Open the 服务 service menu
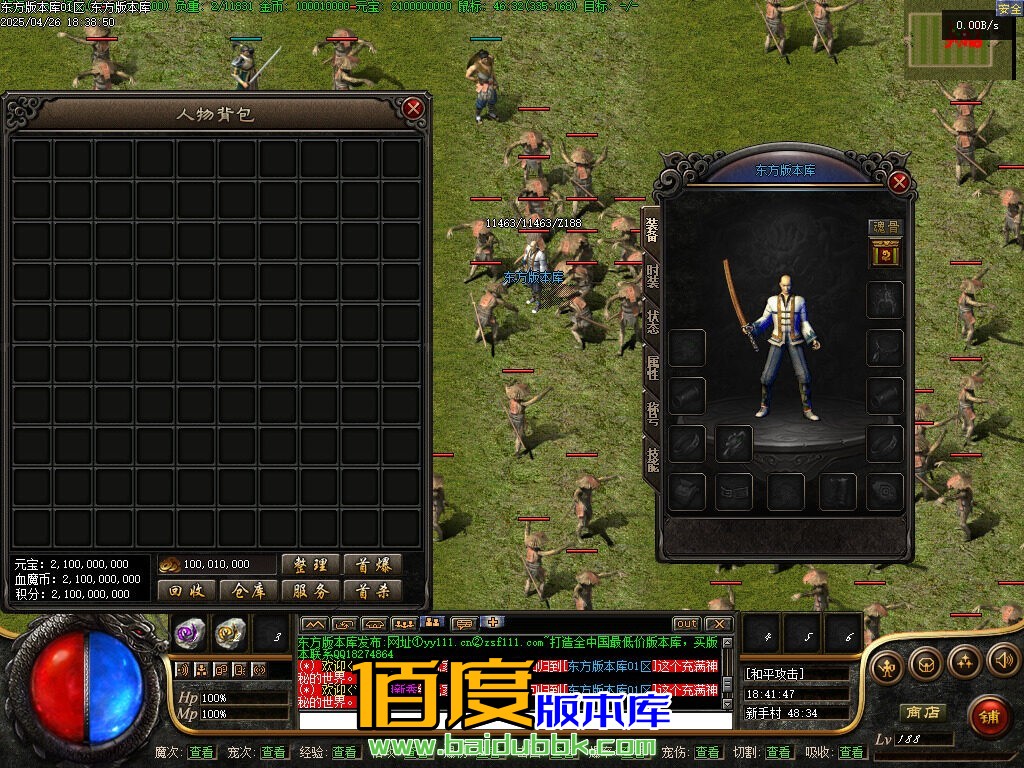The image size is (1024, 768). [310, 591]
